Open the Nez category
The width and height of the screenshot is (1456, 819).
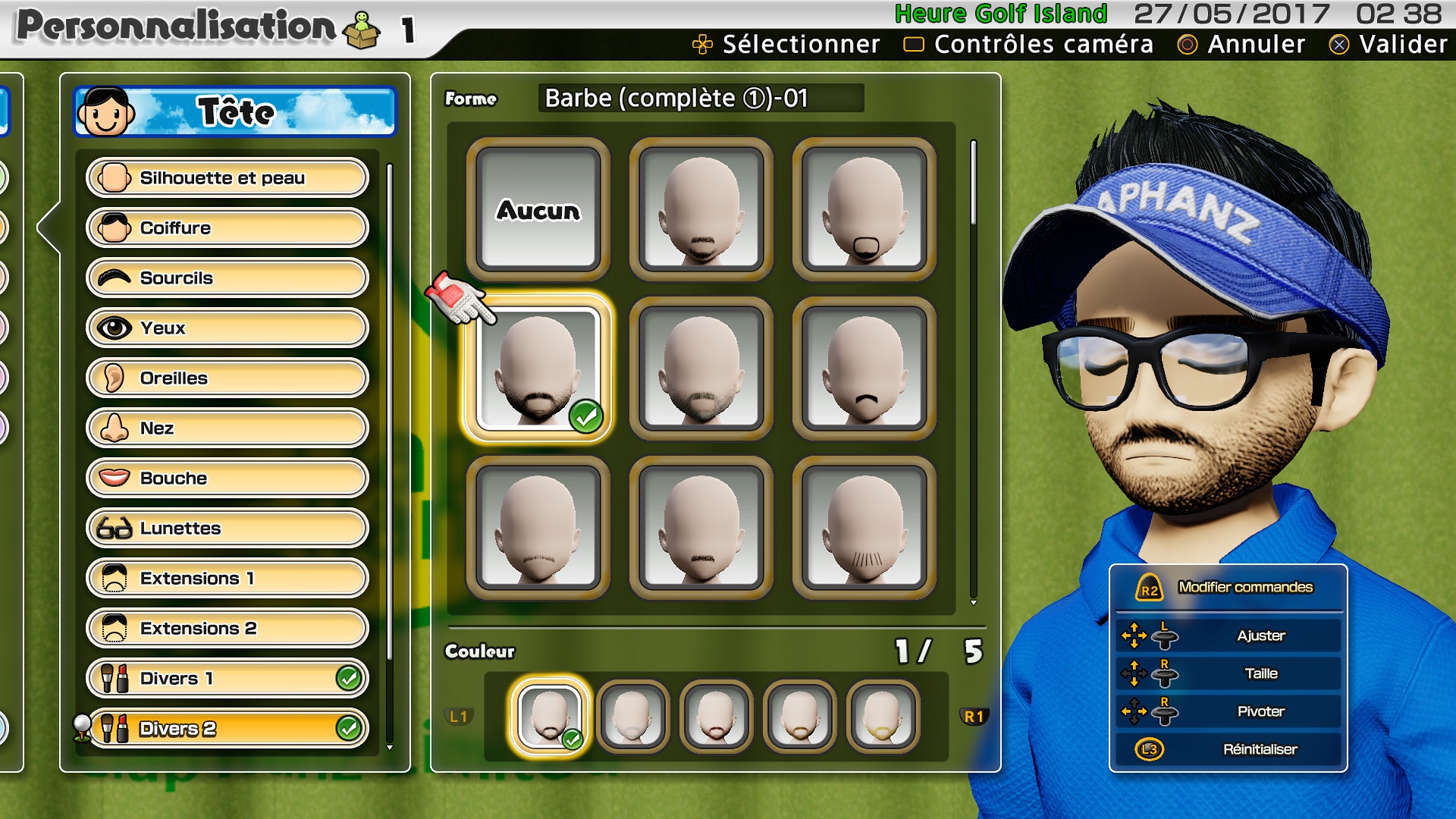[227, 428]
